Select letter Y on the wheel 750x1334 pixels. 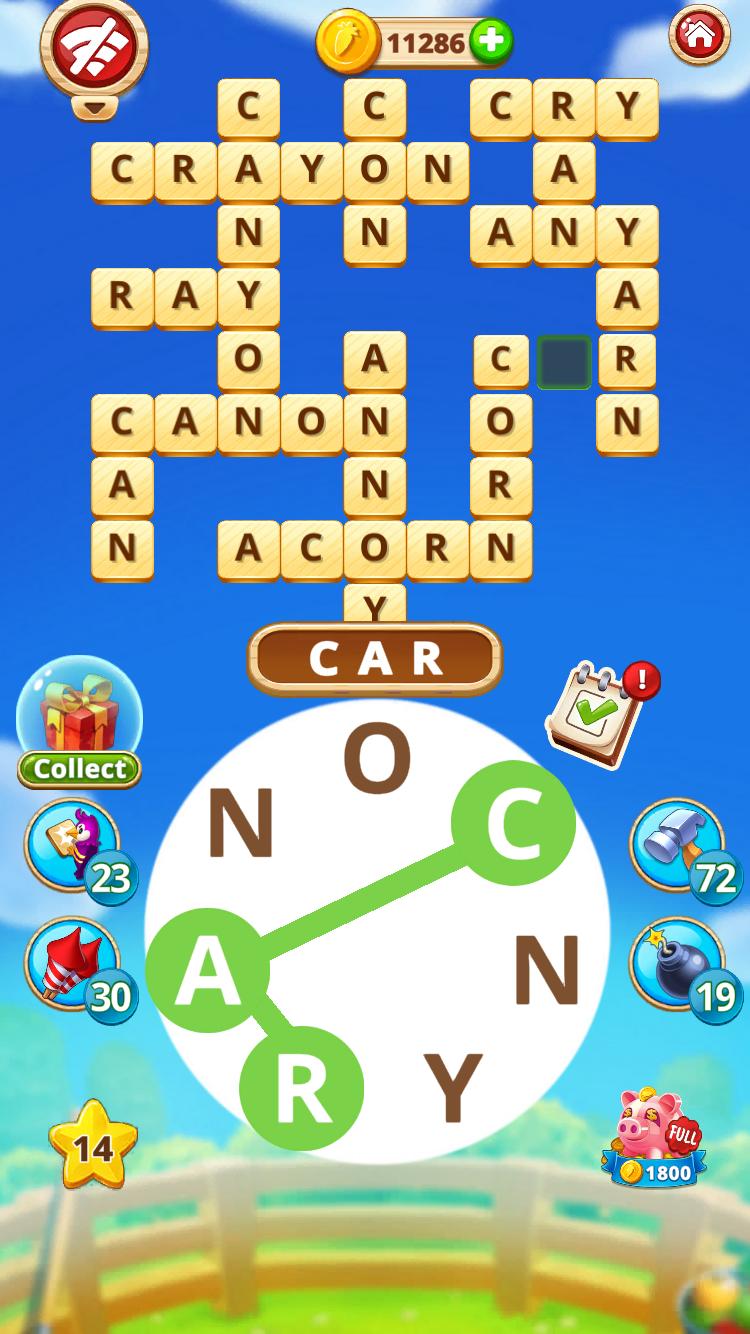453,1088
